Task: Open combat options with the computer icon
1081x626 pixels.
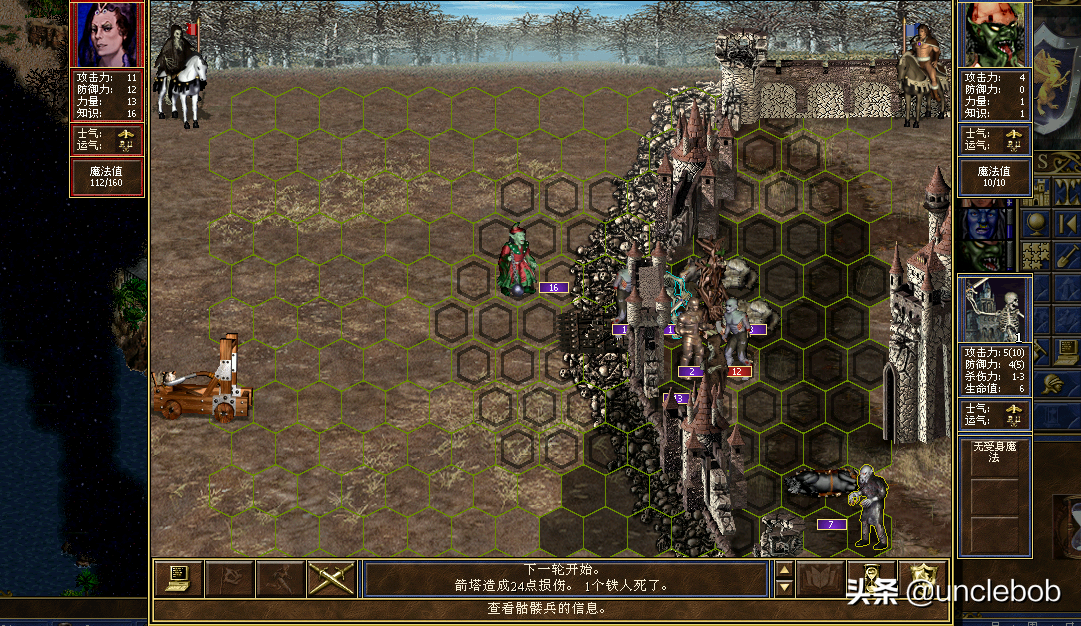Action: 178,579
